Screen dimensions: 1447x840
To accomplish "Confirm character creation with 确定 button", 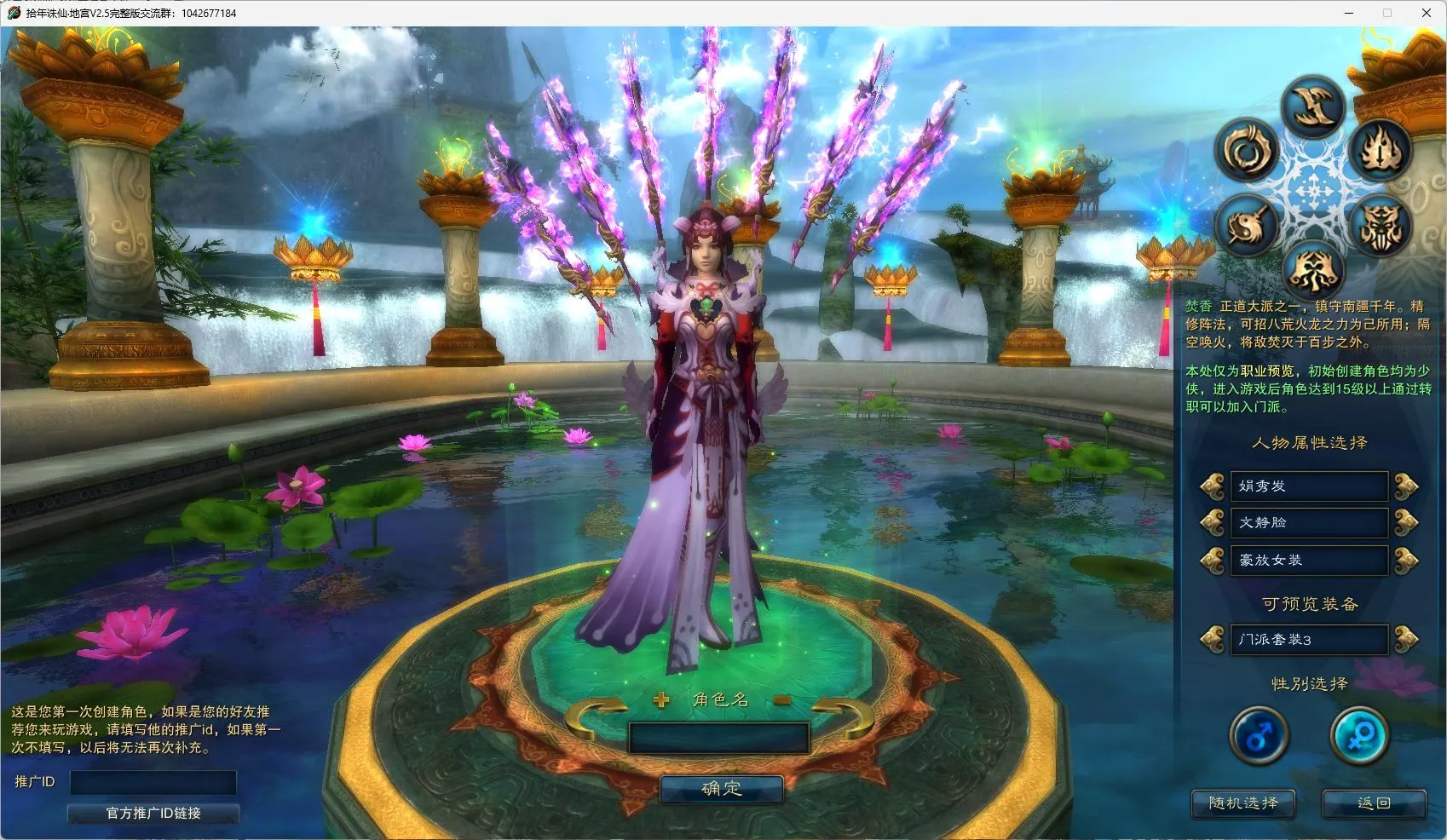I will pos(721,789).
